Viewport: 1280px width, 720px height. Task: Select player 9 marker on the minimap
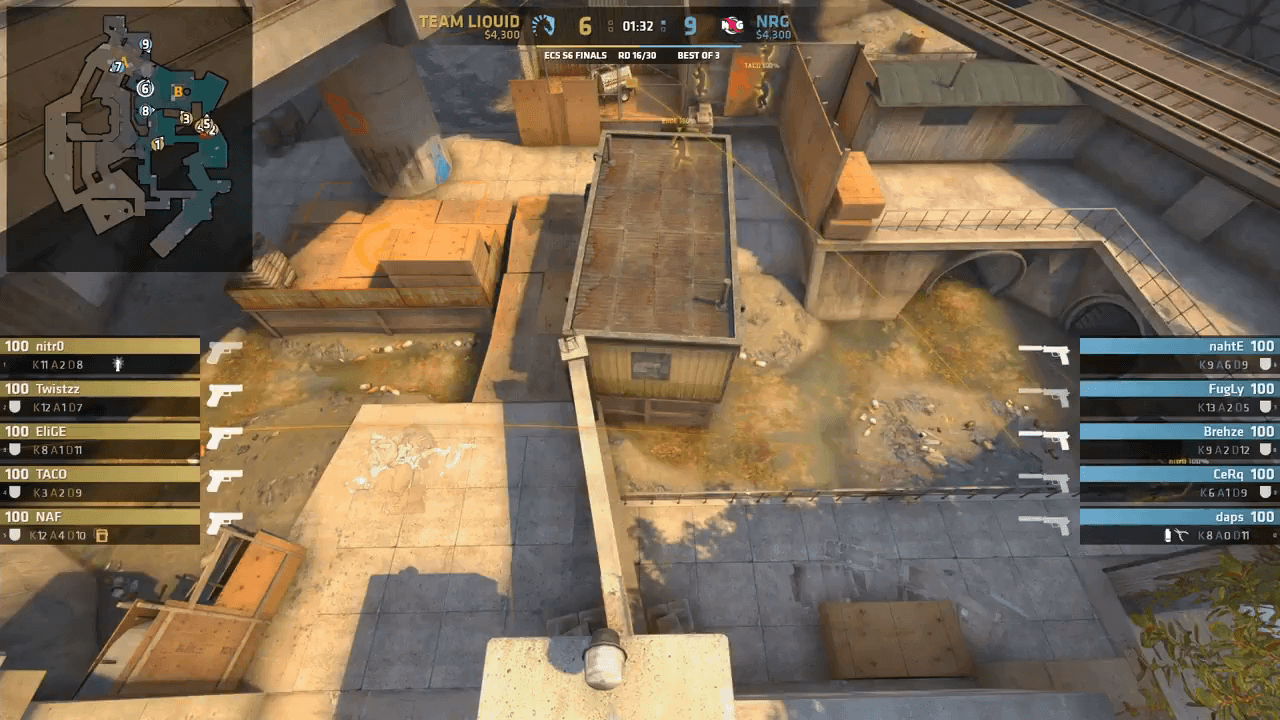point(146,44)
